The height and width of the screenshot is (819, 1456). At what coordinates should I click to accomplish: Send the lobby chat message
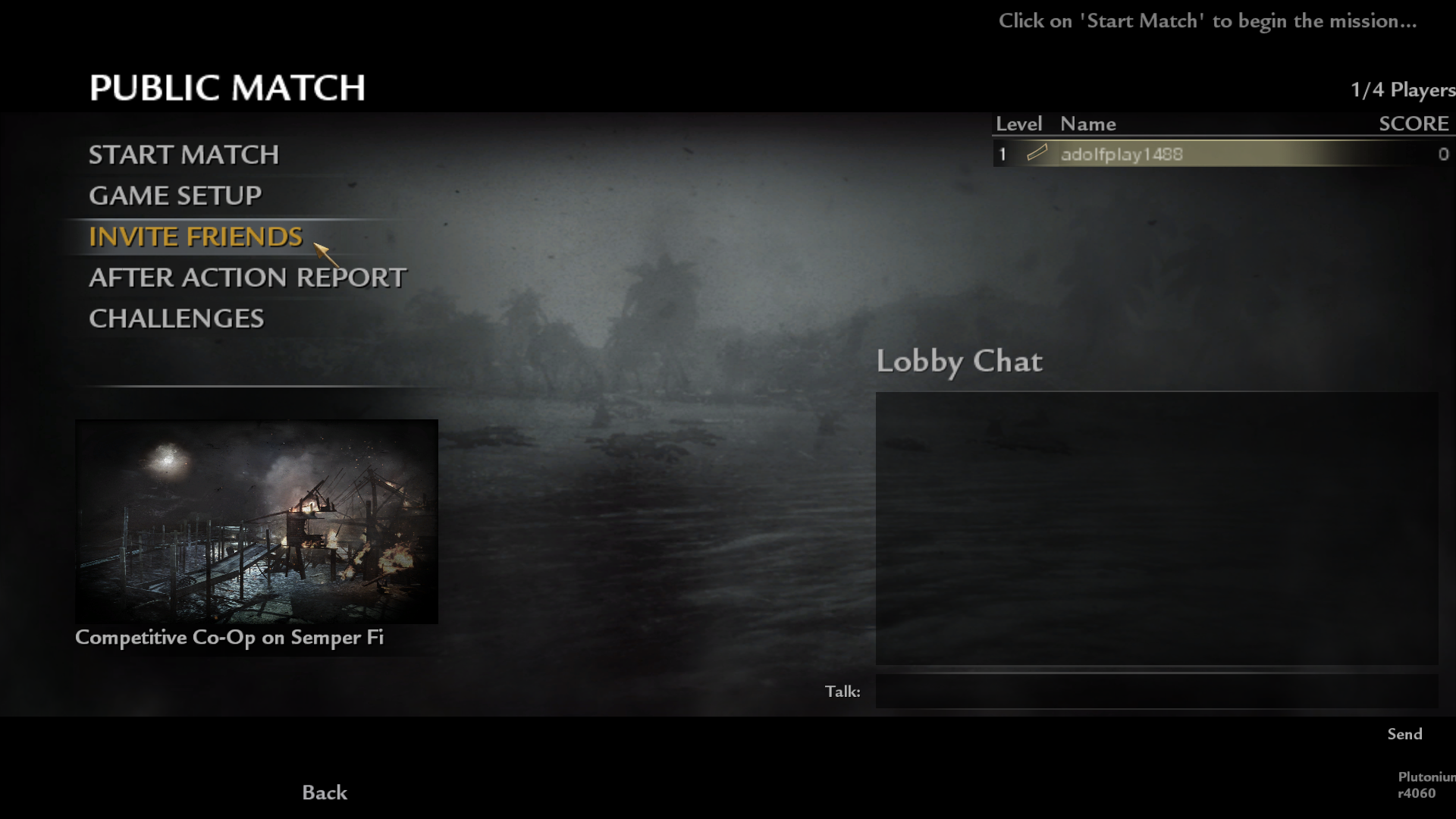click(x=1404, y=734)
